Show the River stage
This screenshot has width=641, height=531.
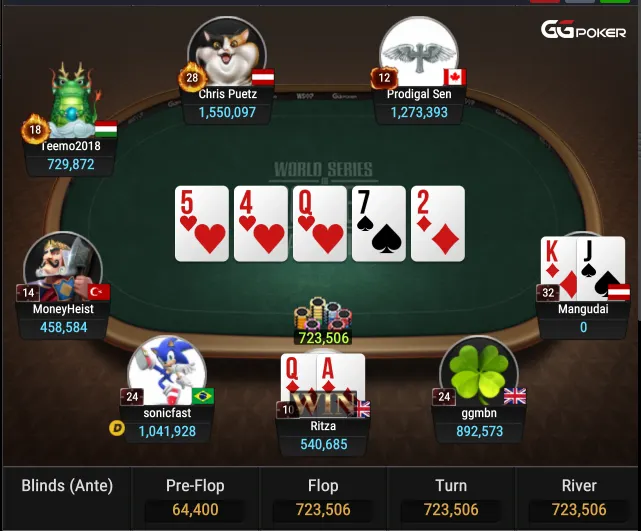tap(578, 498)
